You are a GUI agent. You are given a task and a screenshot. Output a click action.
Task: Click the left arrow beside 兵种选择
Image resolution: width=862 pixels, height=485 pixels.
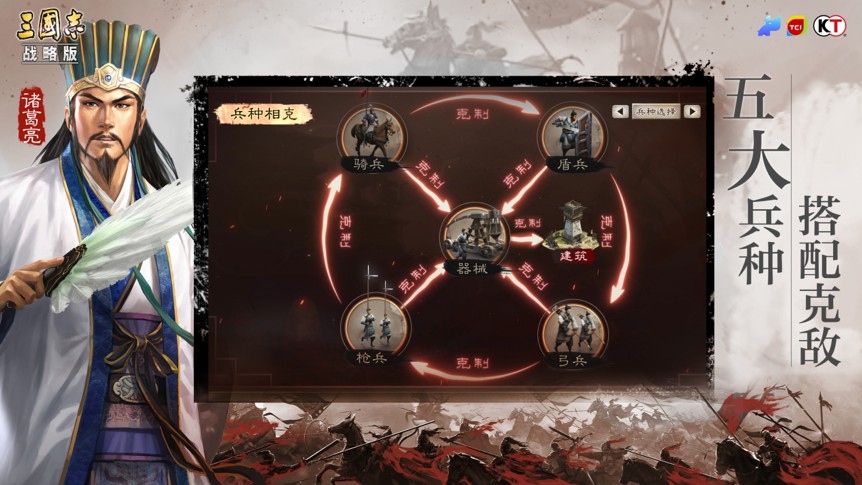[x=621, y=112]
